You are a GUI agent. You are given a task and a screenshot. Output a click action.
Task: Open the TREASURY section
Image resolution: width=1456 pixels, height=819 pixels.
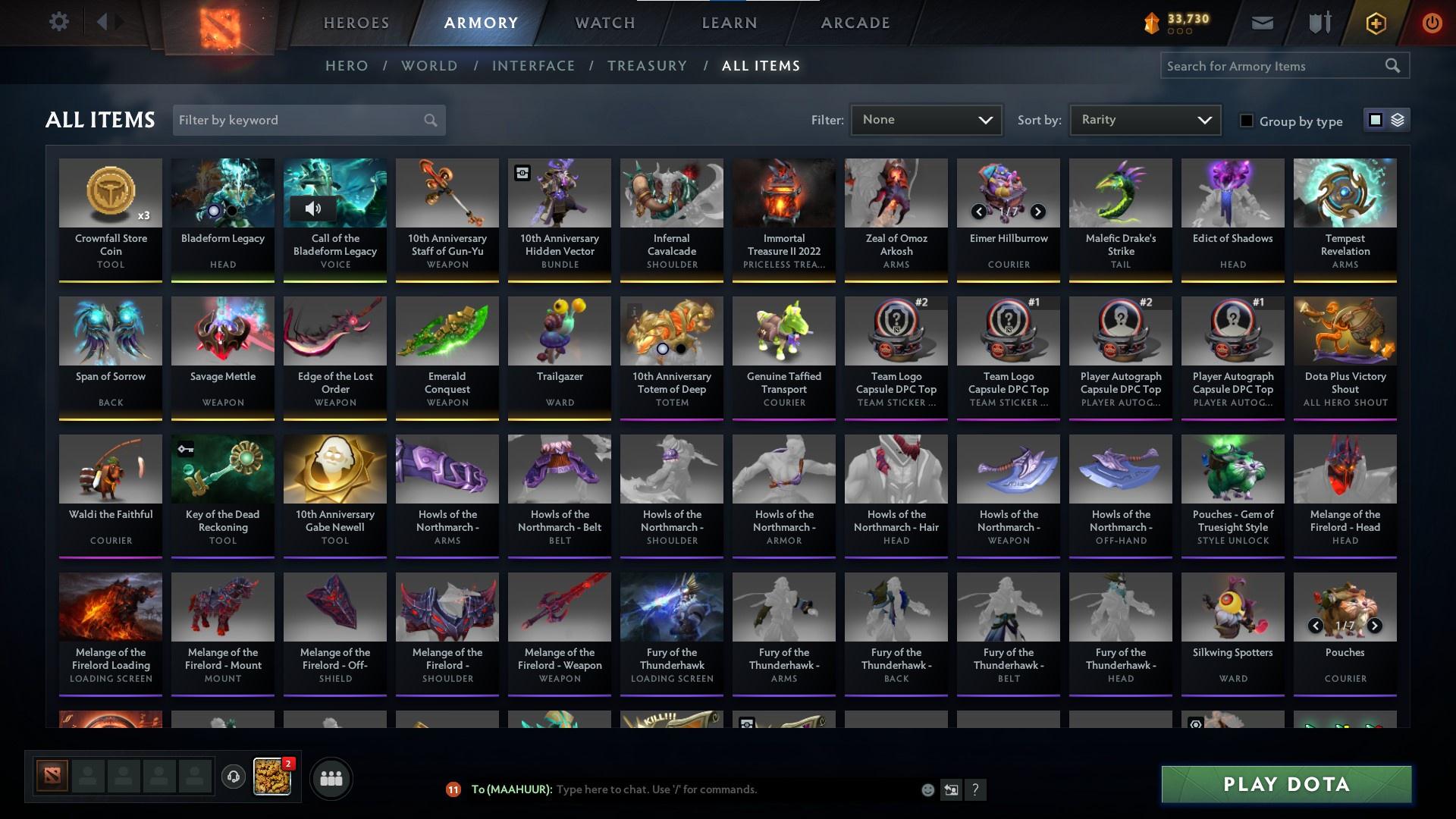coord(647,66)
